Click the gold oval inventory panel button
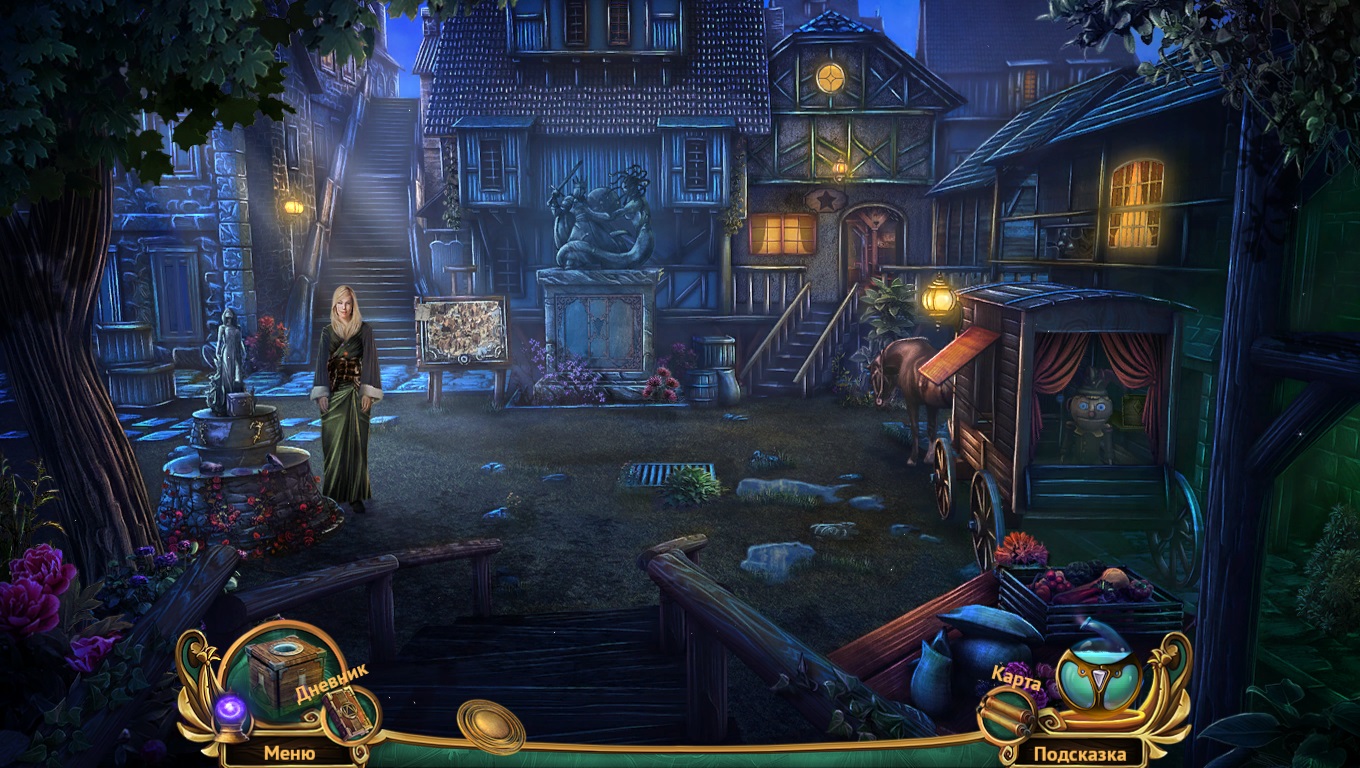The height and width of the screenshot is (768, 1360). pos(490,724)
